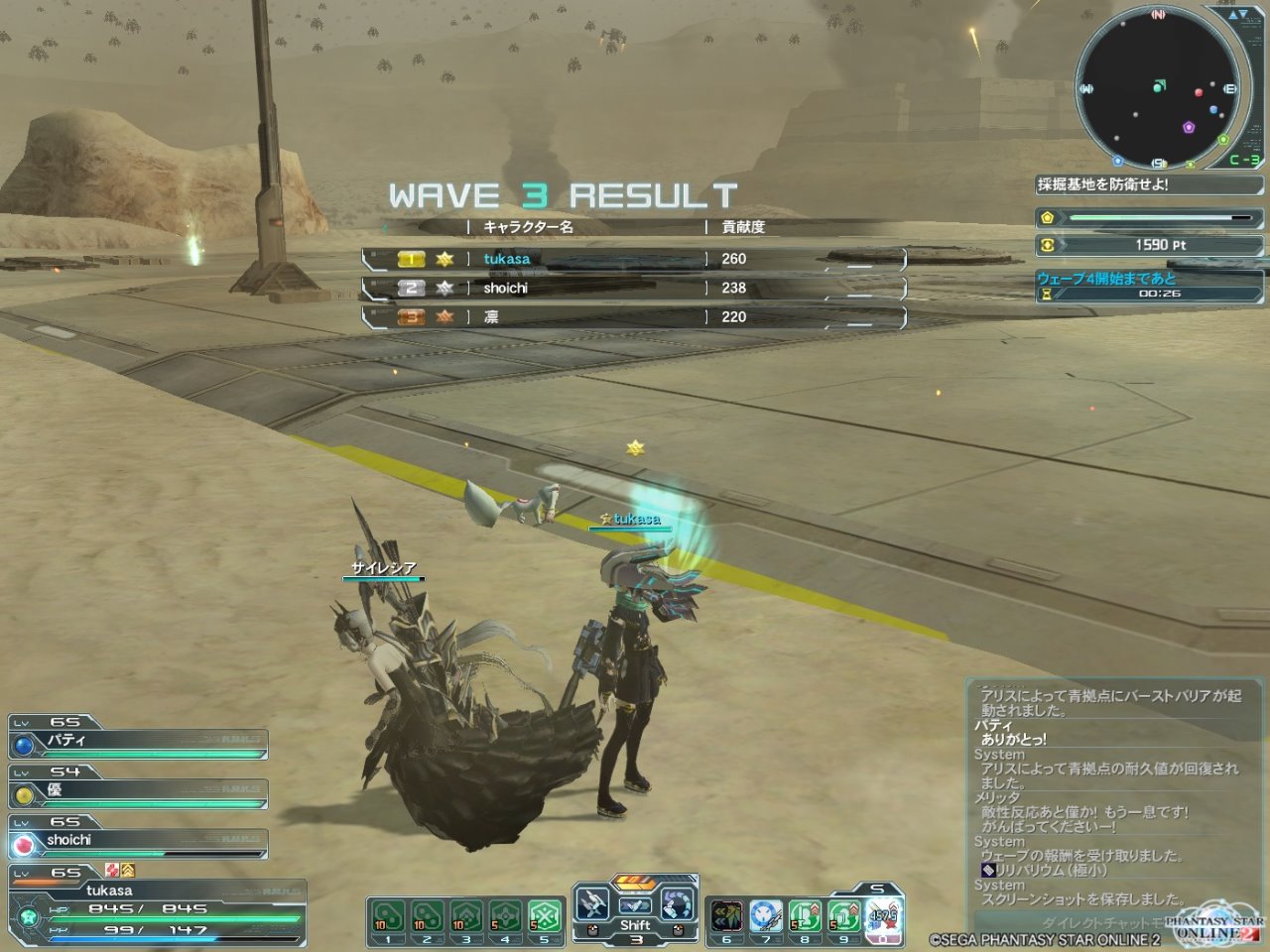
Task: Select the right weapon action icon
Action: tap(678, 904)
